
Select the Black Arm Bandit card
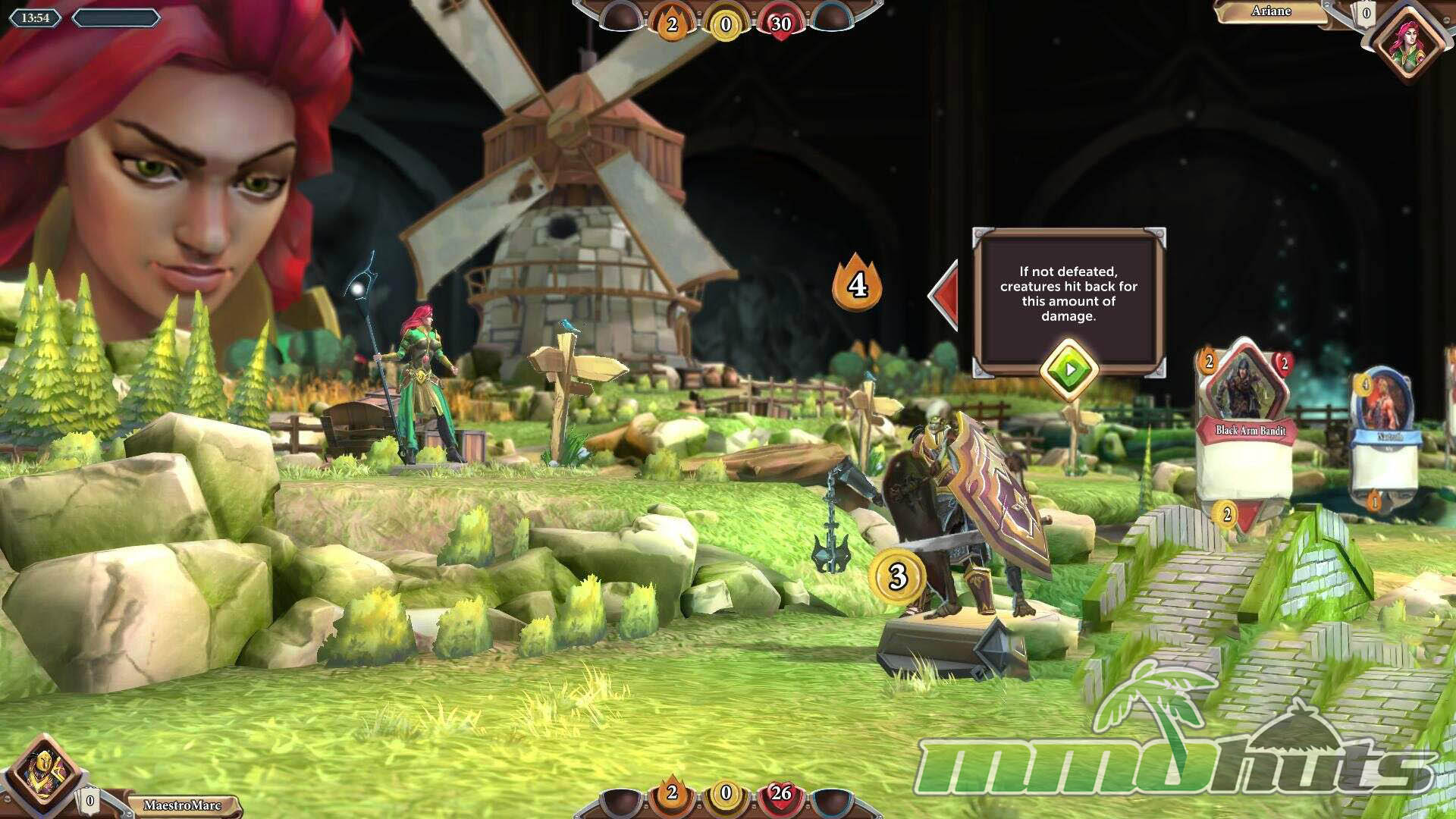point(1245,432)
